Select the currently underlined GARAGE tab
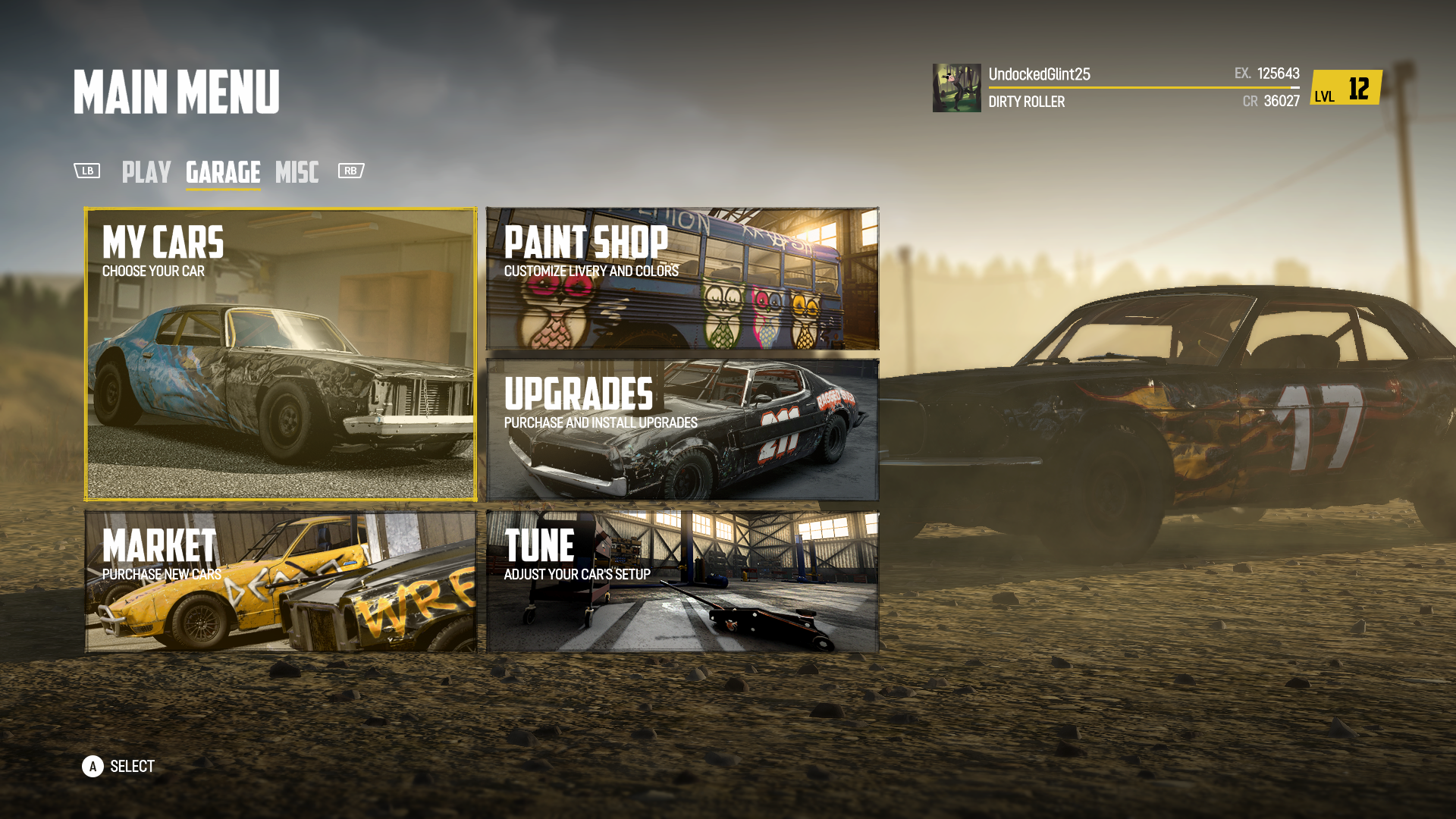Image resolution: width=1456 pixels, height=819 pixels. pyautogui.click(x=223, y=173)
